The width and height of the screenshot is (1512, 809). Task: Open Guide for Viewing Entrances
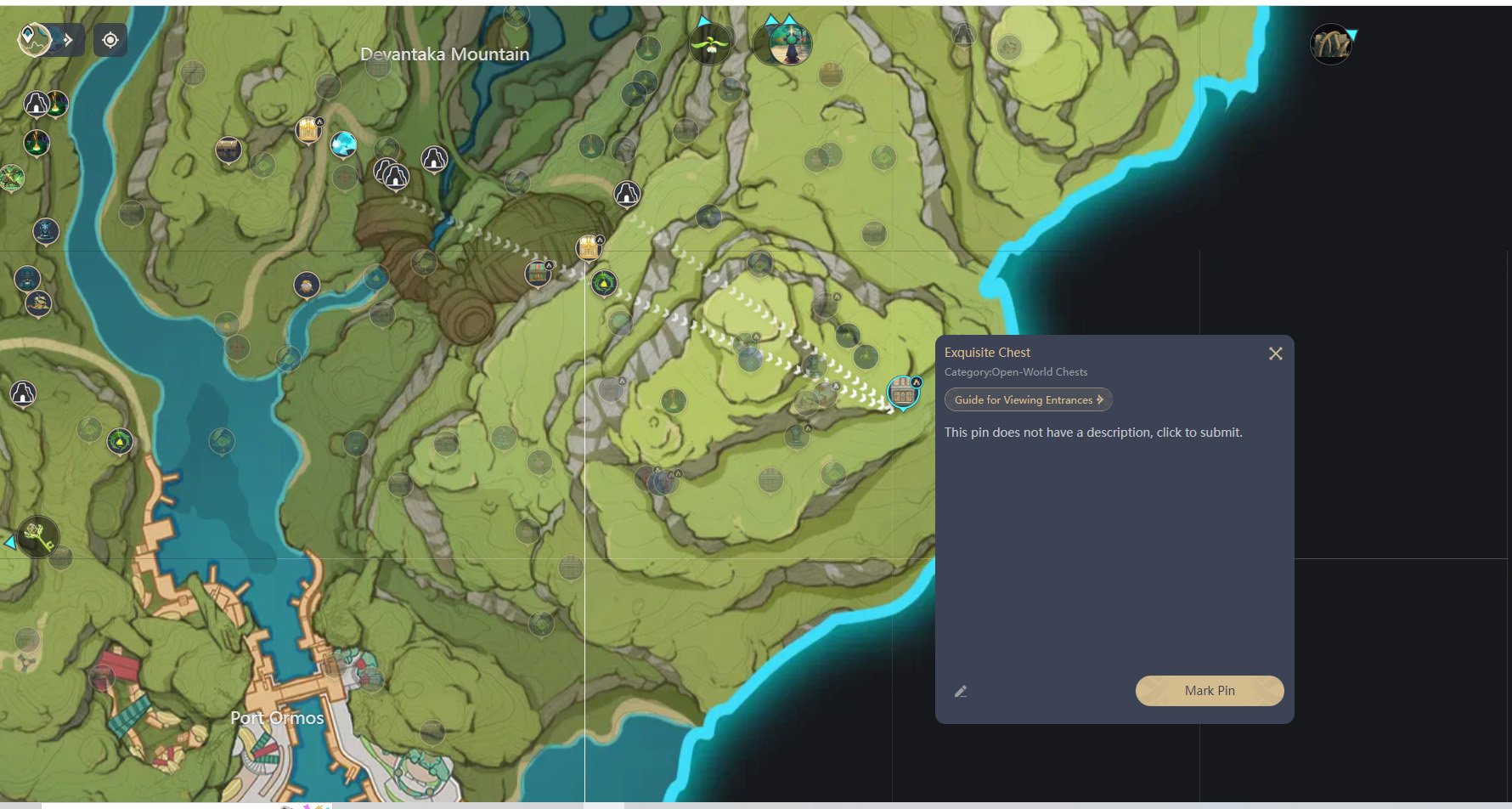click(x=1028, y=399)
